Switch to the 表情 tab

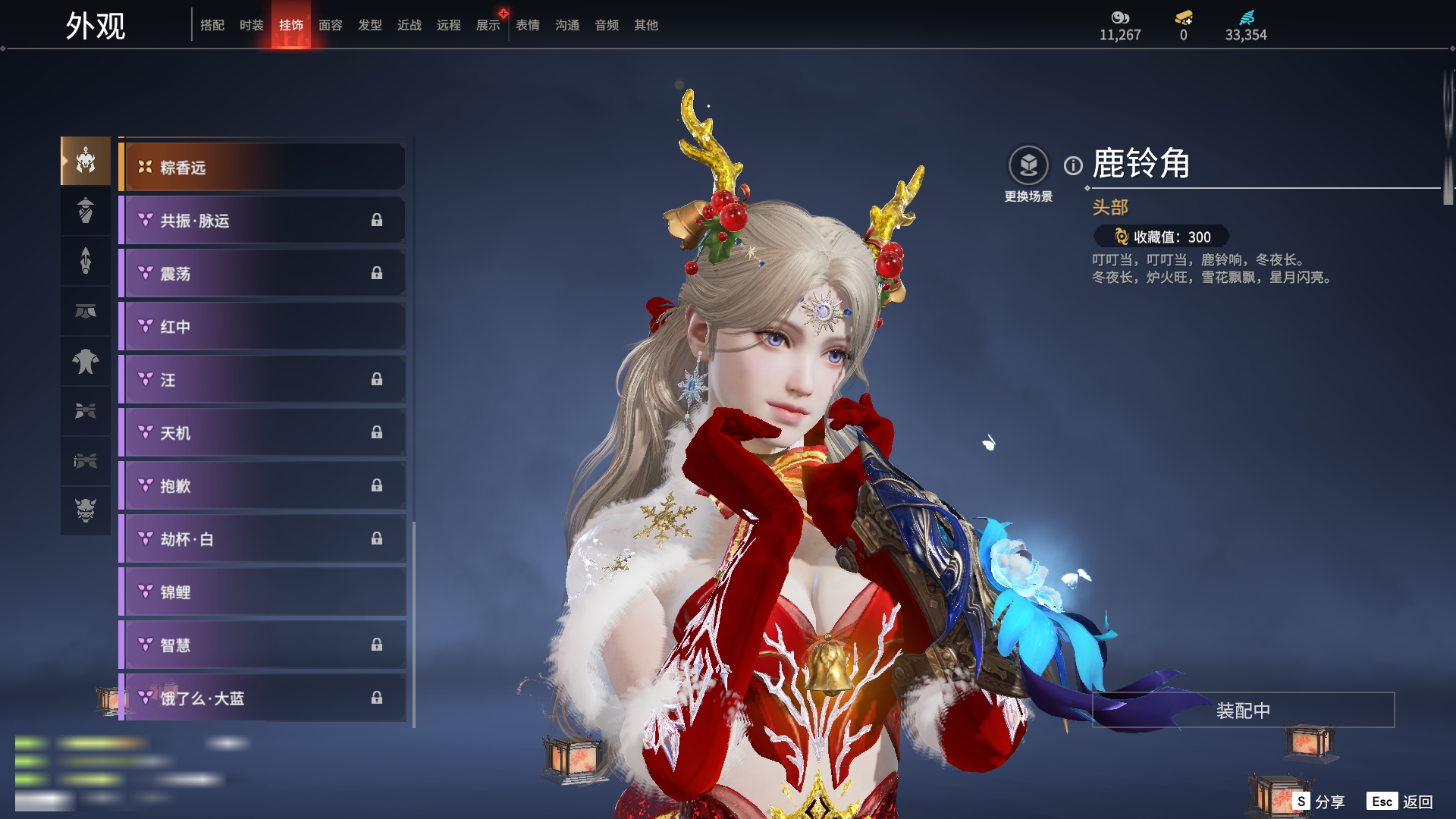(x=528, y=25)
